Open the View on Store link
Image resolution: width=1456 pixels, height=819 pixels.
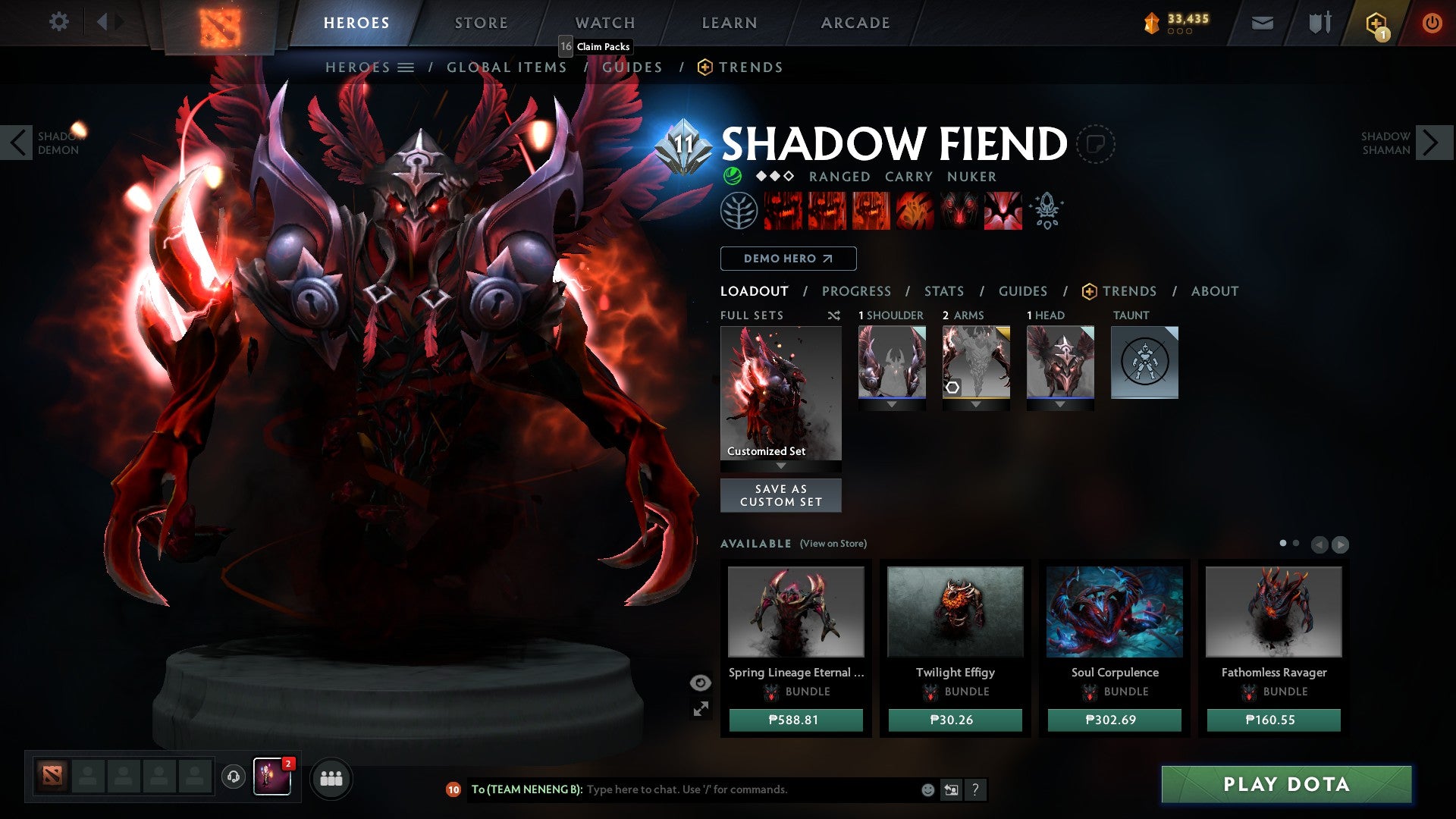pyautogui.click(x=835, y=544)
